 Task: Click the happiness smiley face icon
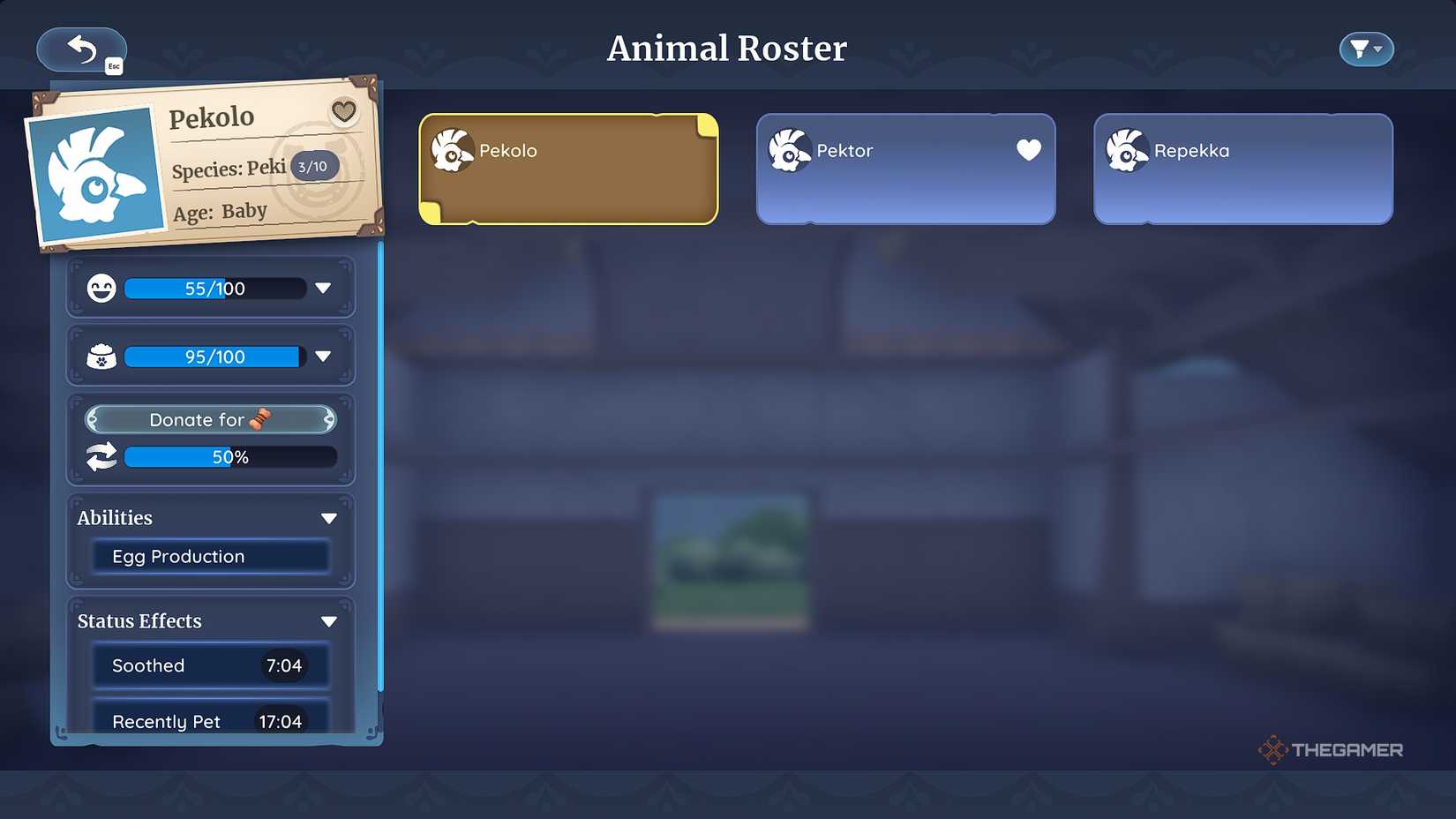tap(101, 287)
